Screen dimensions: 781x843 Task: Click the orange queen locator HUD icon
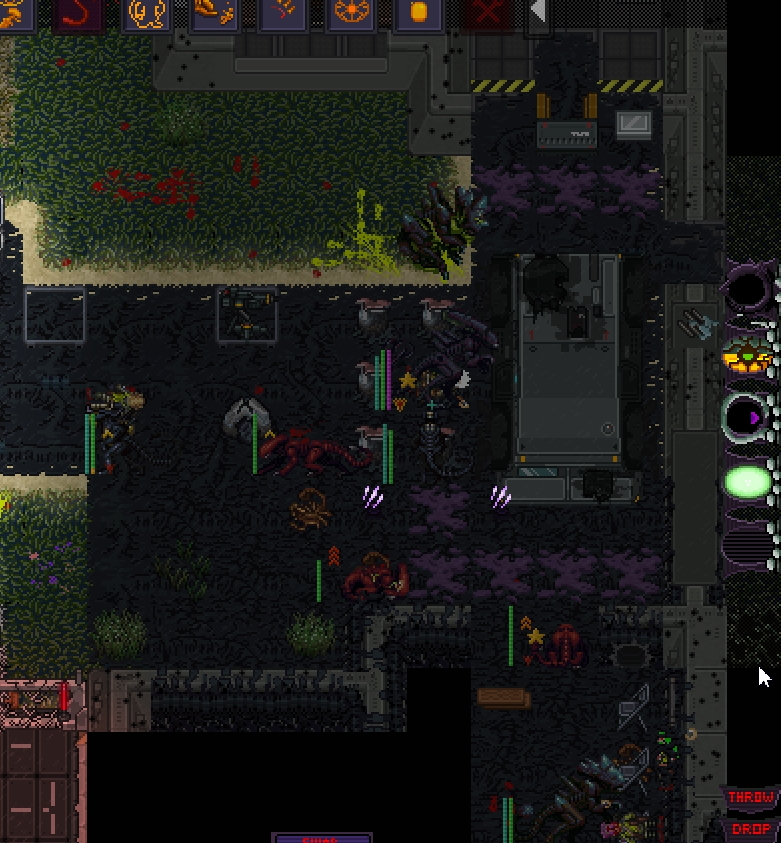tap(748, 357)
